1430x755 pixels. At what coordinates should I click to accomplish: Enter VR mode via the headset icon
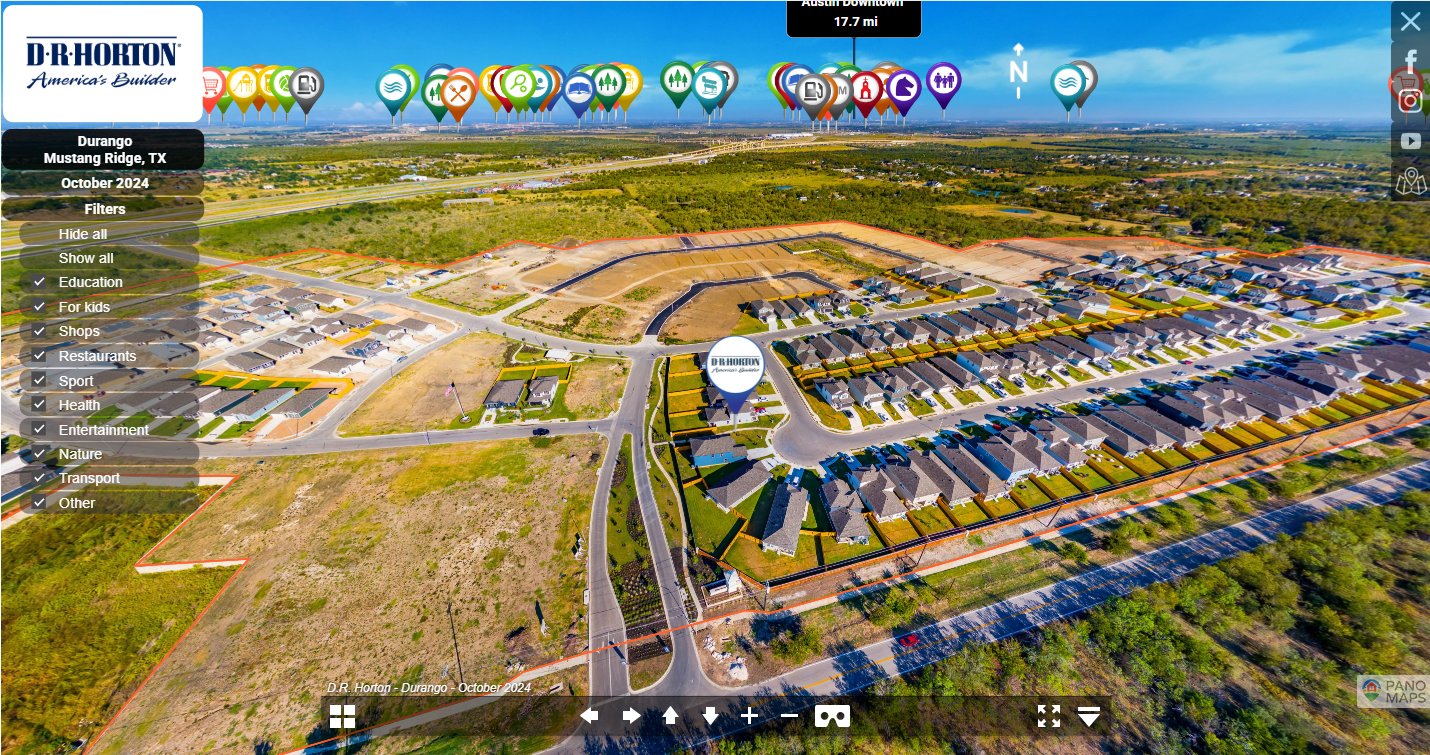click(x=832, y=716)
